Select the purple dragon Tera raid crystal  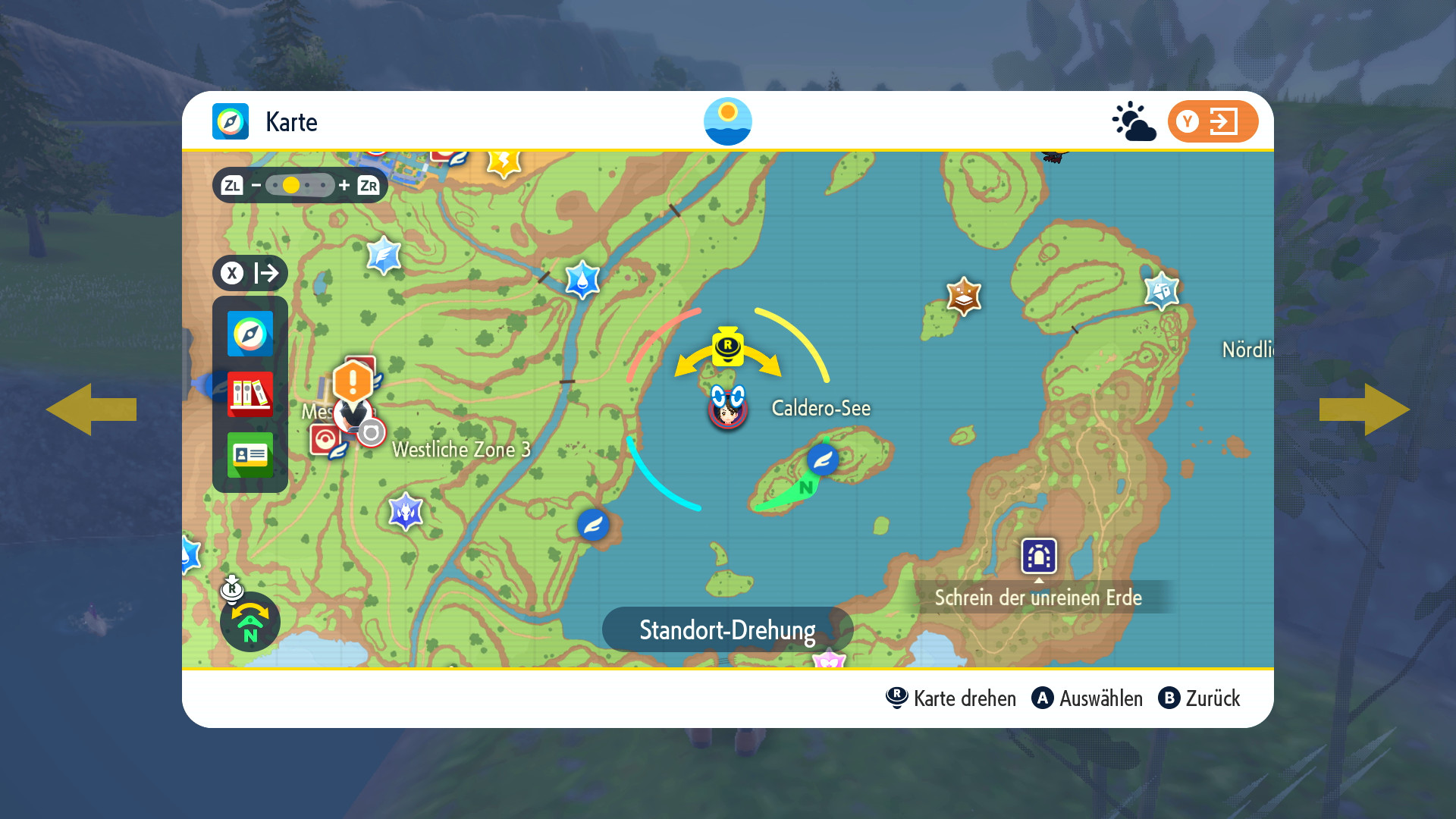click(x=406, y=511)
